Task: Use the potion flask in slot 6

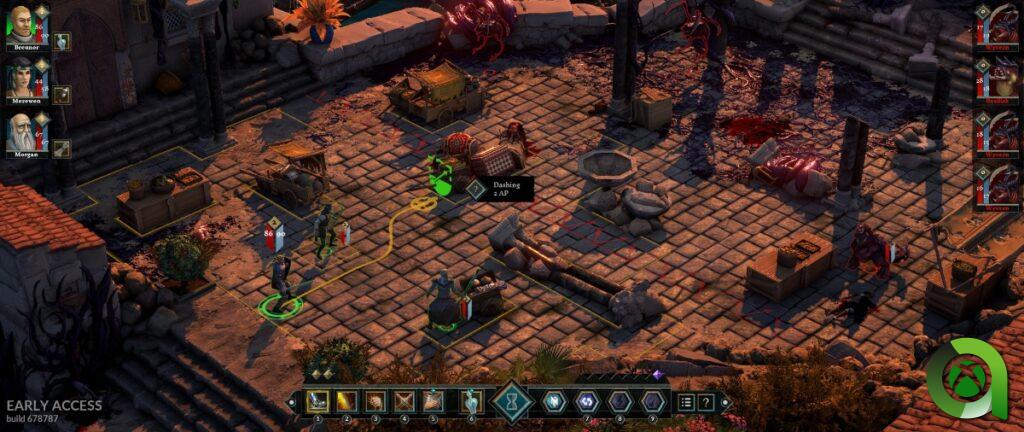Action: coord(470,402)
